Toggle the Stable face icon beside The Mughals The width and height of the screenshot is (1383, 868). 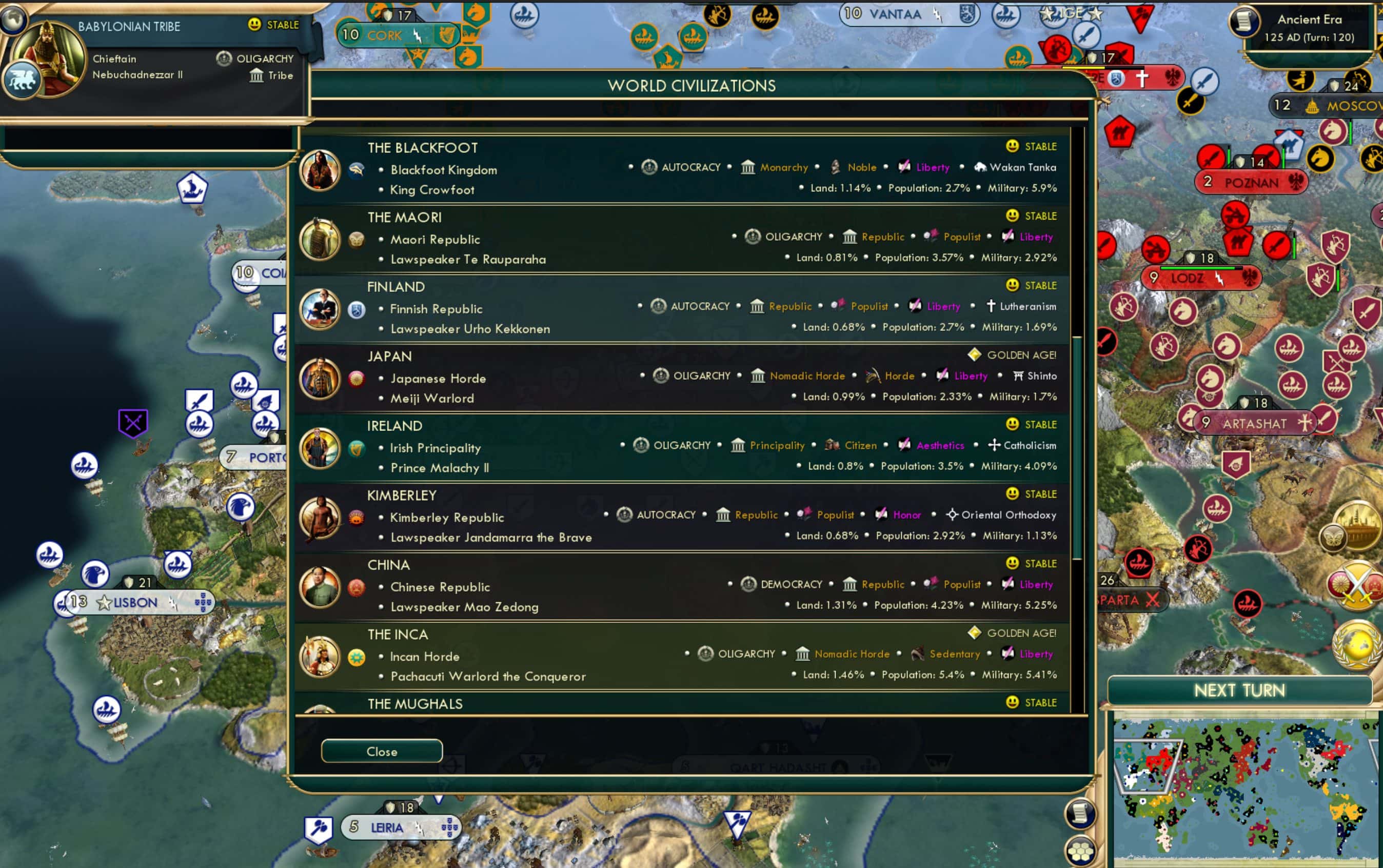[1012, 702]
